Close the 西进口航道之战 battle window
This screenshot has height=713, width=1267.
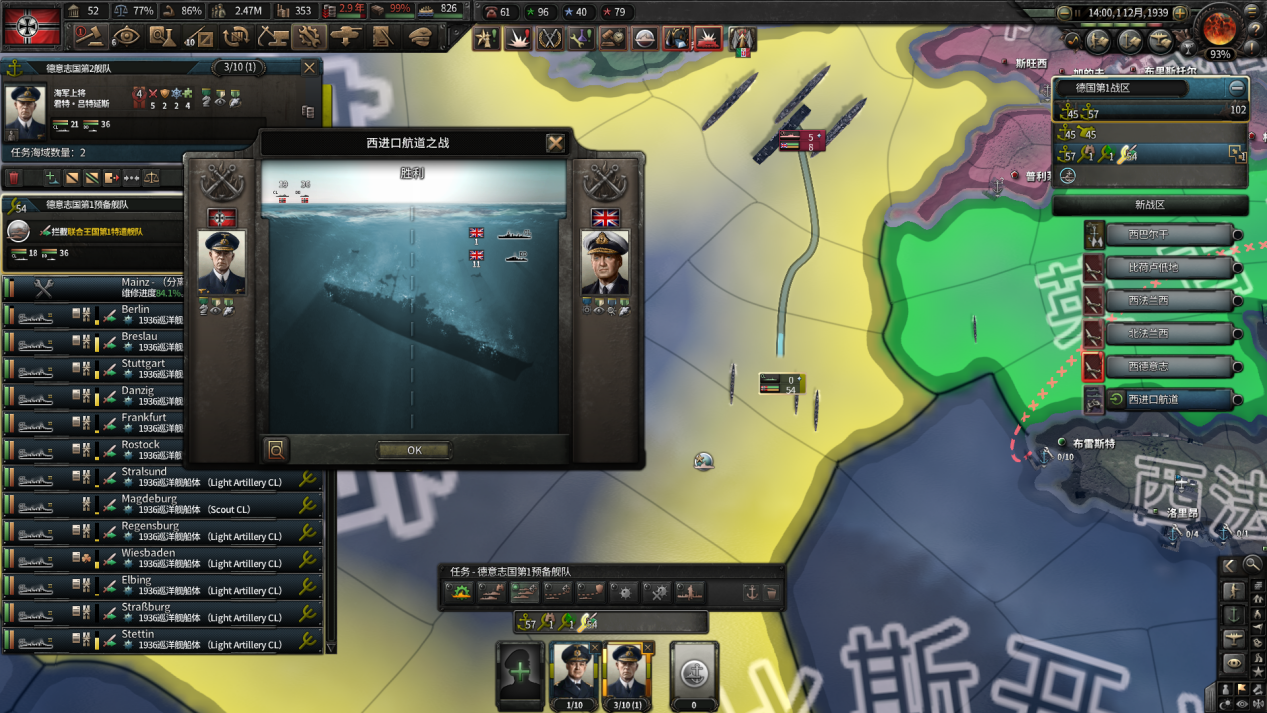point(556,143)
